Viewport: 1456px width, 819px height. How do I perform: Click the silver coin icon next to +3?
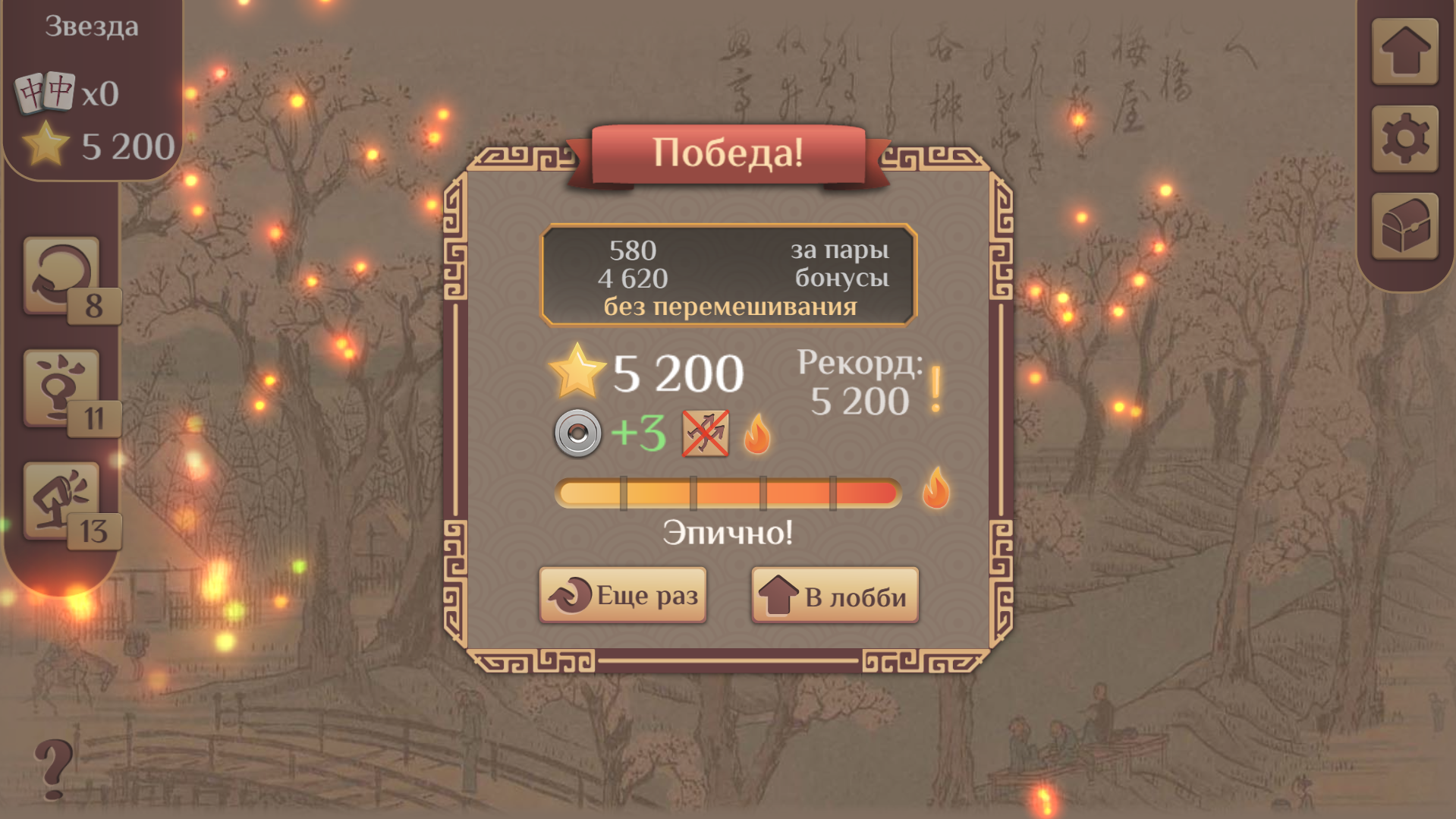click(x=578, y=434)
